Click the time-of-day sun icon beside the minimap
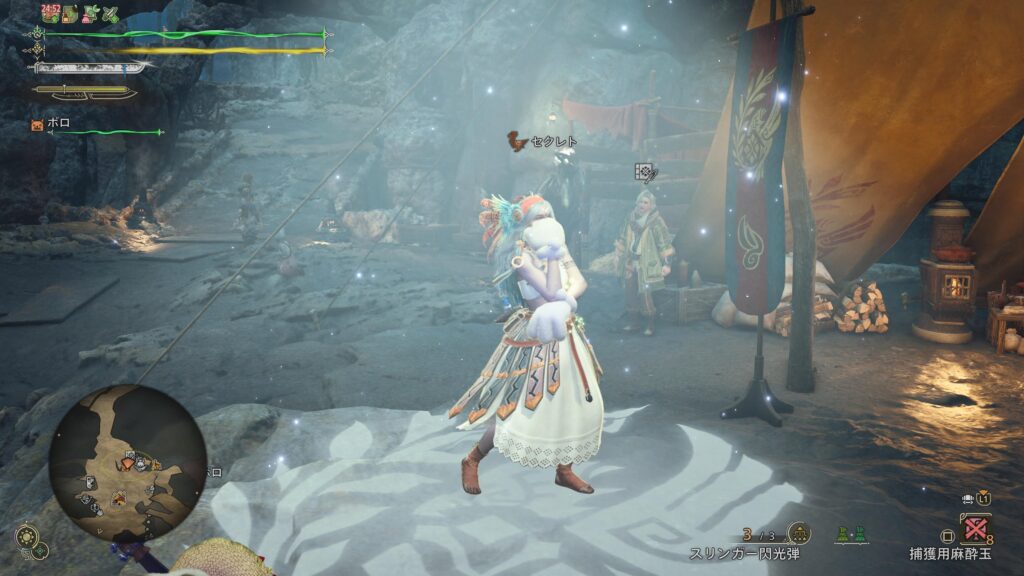Viewport: 1024px width, 576px height. coord(27,535)
